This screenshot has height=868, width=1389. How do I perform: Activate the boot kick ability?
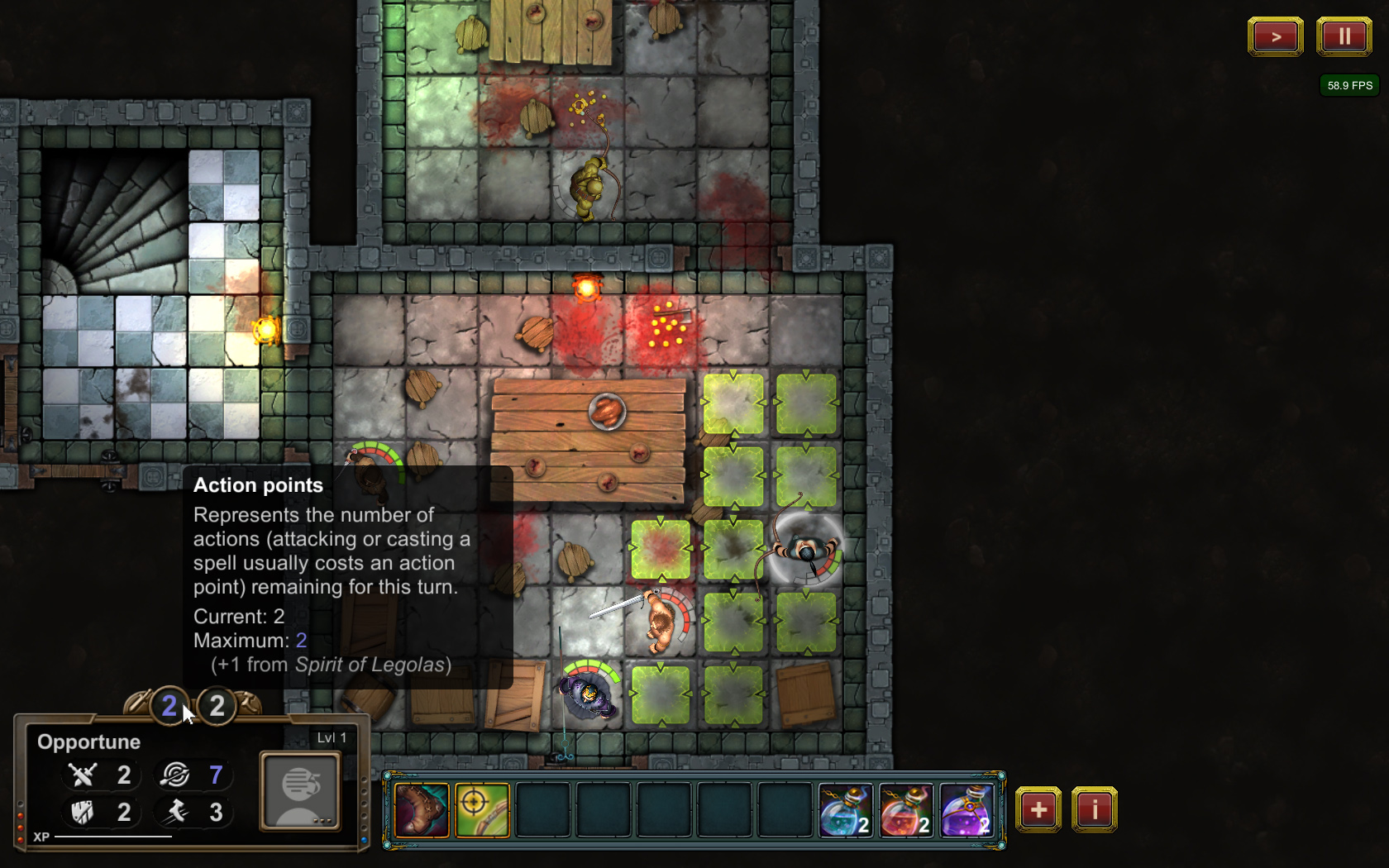pos(422,810)
